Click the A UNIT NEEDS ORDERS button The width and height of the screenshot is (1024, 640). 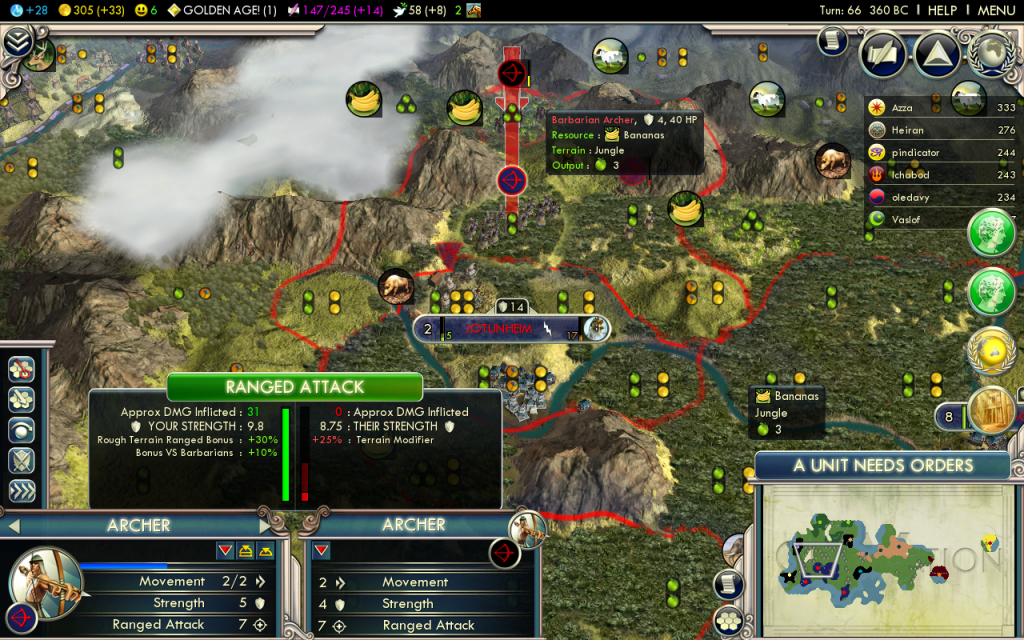coord(883,465)
